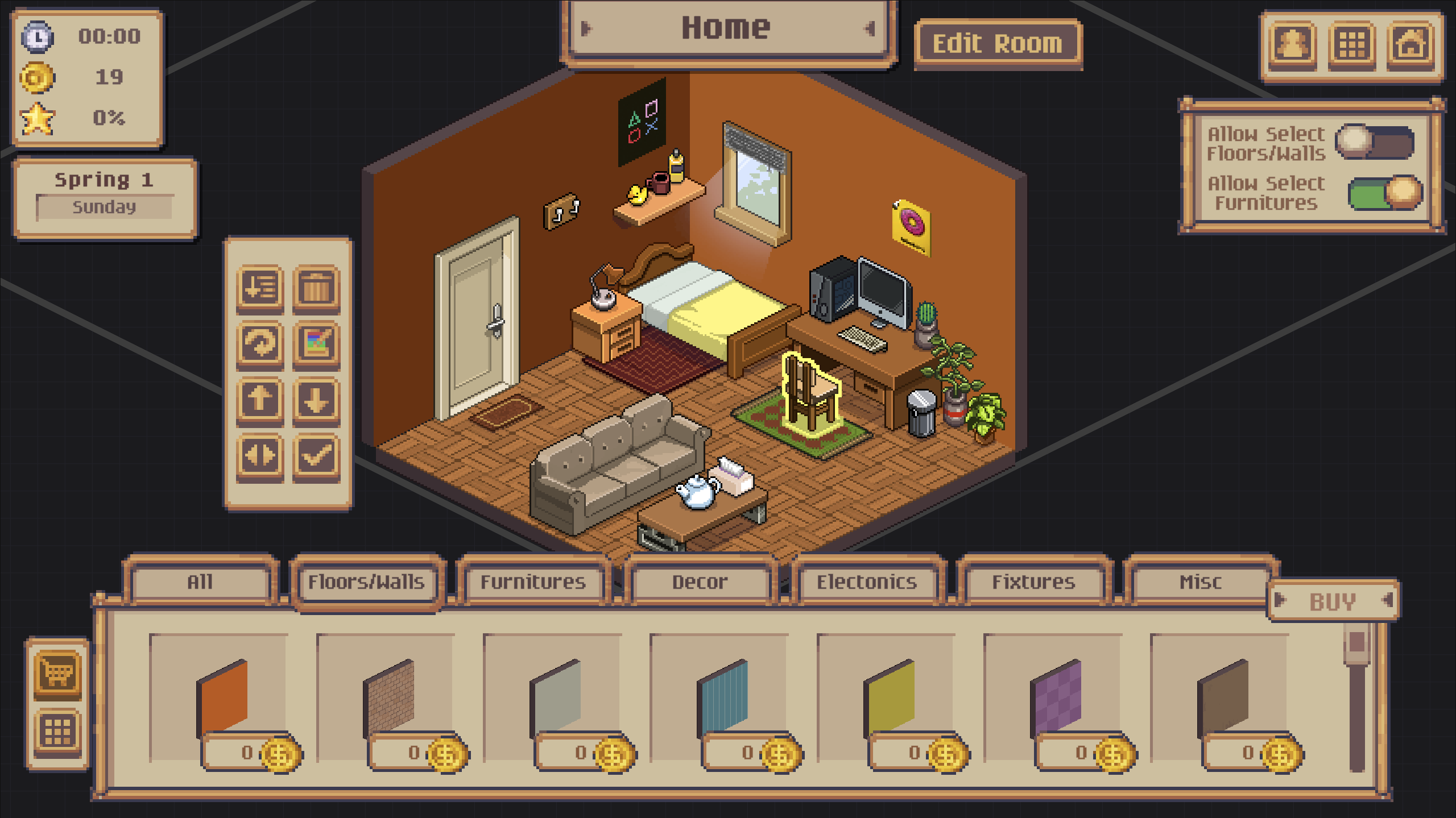This screenshot has height=818, width=1456.
Task: Open the Electonics tab
Action: [x=867, y=582]
